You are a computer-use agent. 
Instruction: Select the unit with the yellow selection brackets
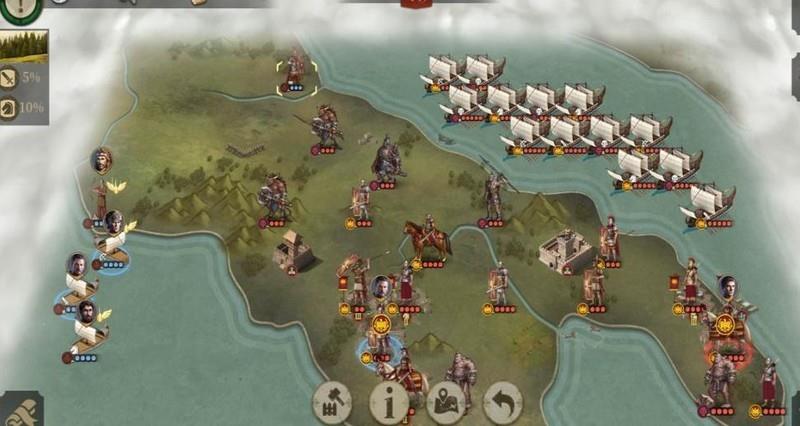click(296, 71)
